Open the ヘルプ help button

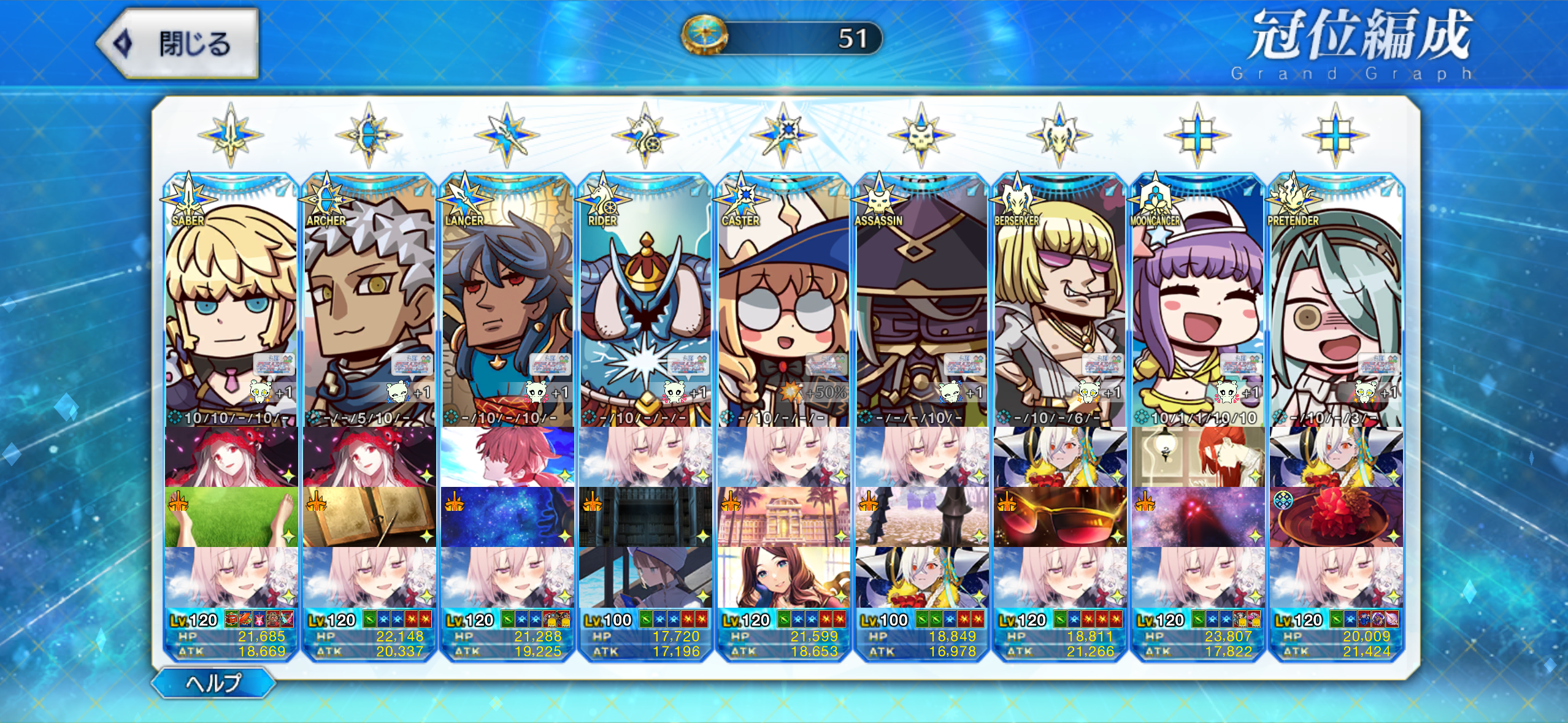pyautogui.click(x=213, y=683)
